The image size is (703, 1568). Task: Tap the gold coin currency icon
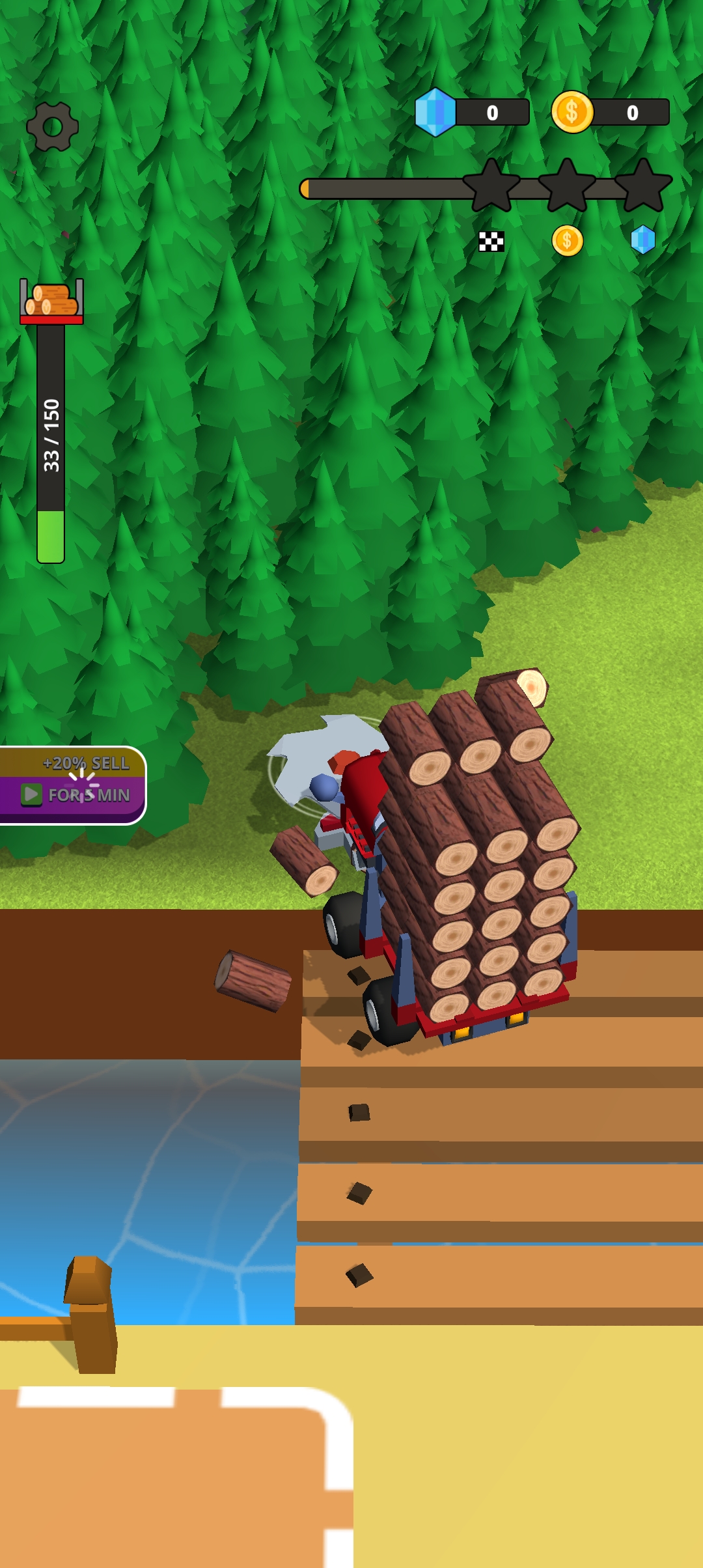pyautogui.click(x=572, y=112)
